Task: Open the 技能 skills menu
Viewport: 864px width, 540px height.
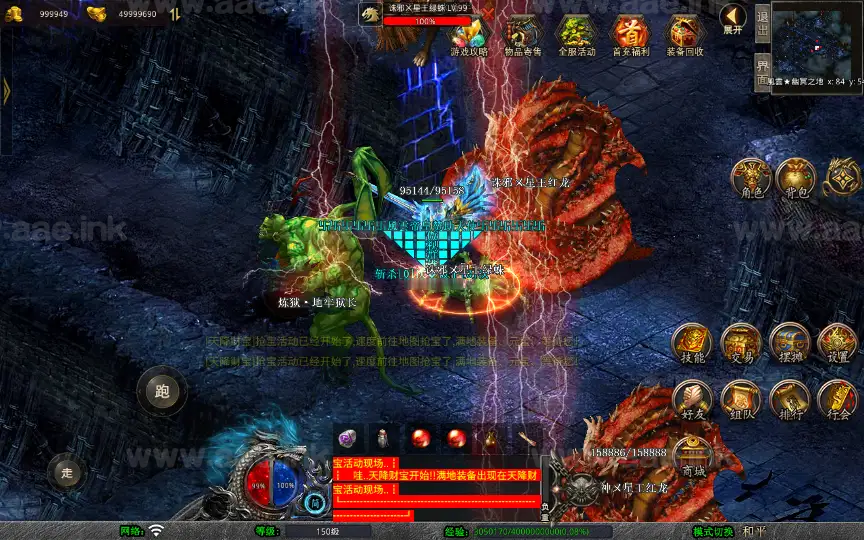Action: (692, 344)
